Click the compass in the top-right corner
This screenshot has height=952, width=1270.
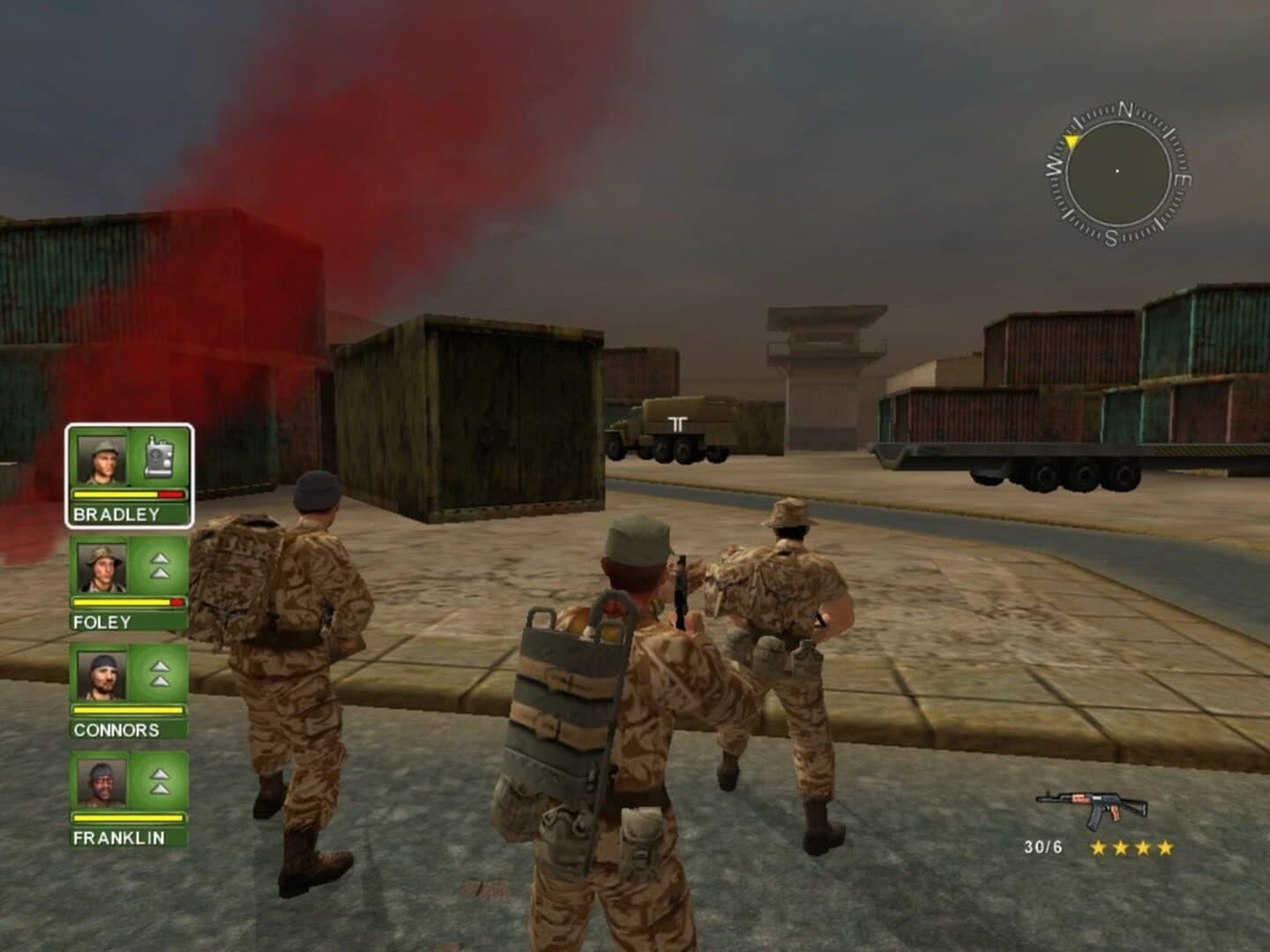(1116, 167)
